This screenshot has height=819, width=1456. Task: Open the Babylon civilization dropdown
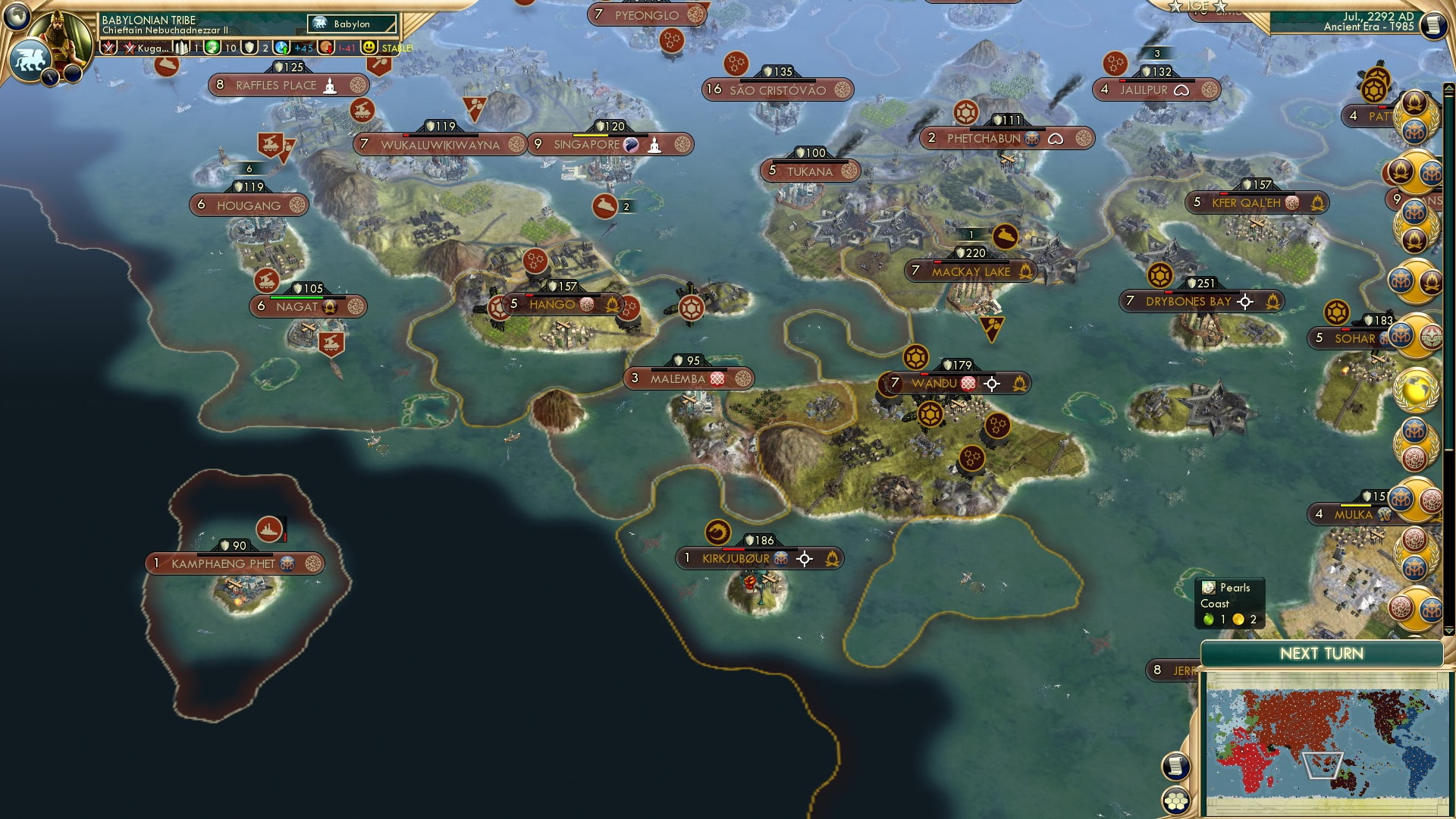pos(350,24)
